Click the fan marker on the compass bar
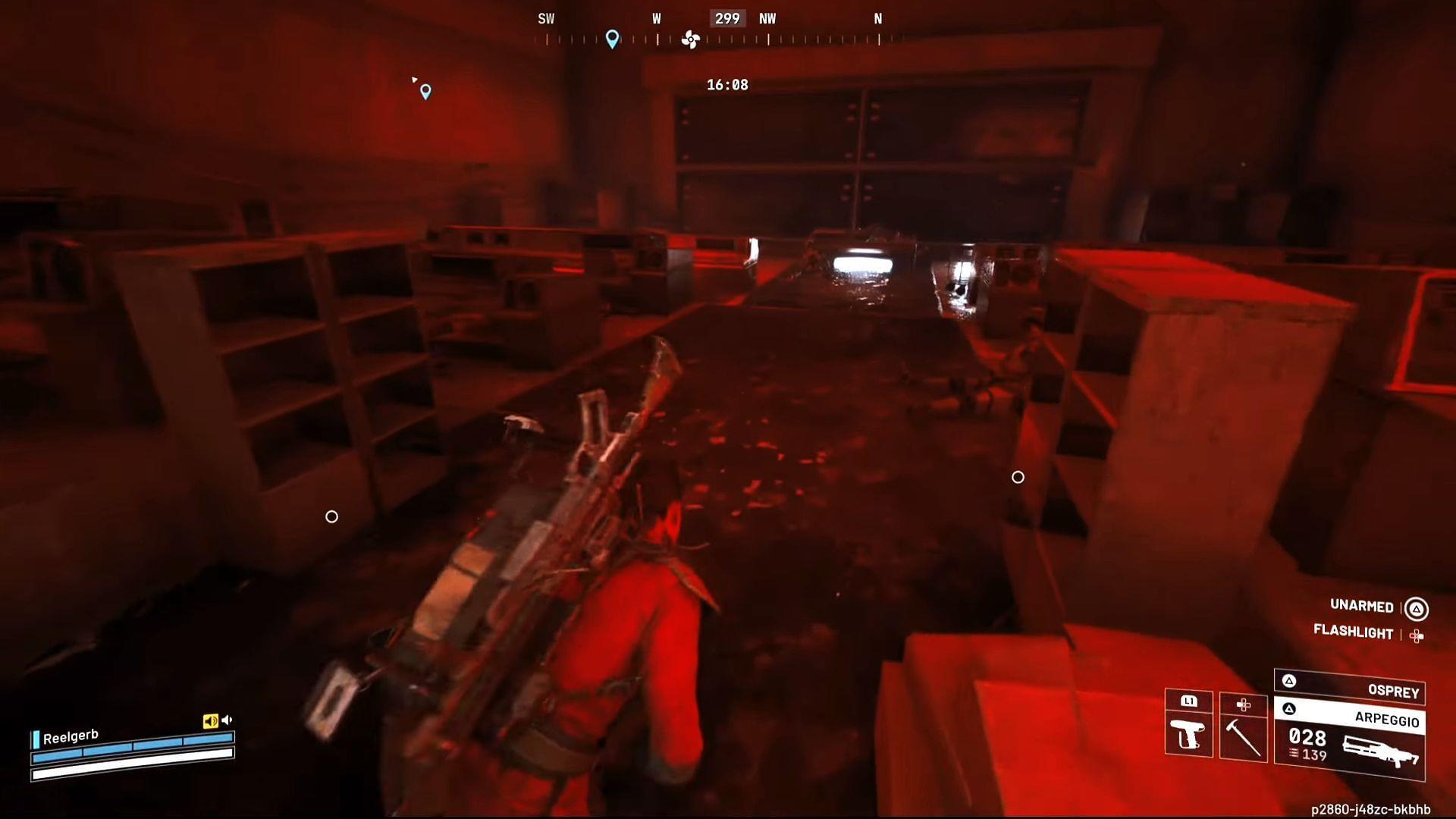This screenshot has height=819, width=1456. (689, 38)
